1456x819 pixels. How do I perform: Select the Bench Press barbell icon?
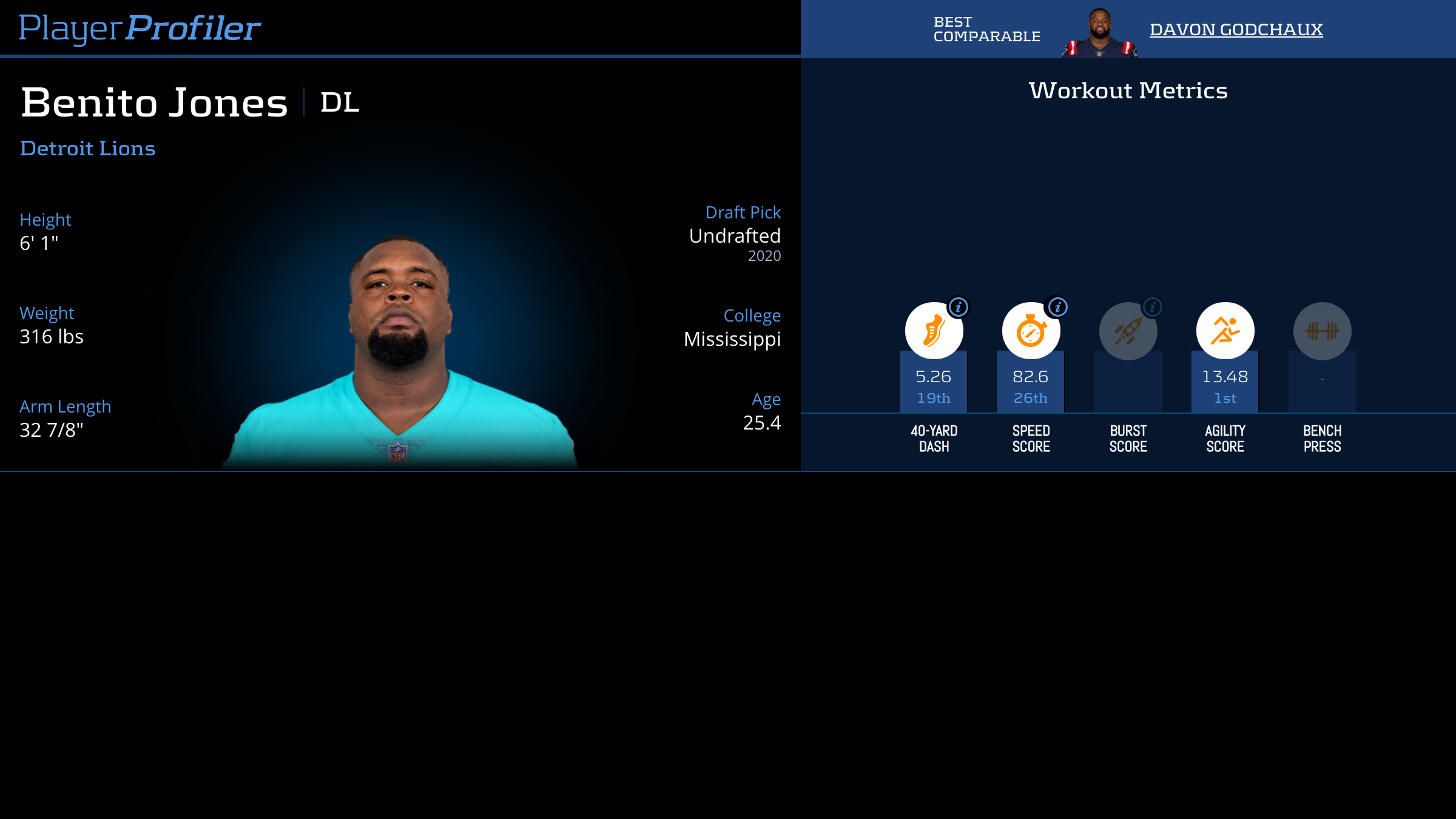coord(1322,331)
